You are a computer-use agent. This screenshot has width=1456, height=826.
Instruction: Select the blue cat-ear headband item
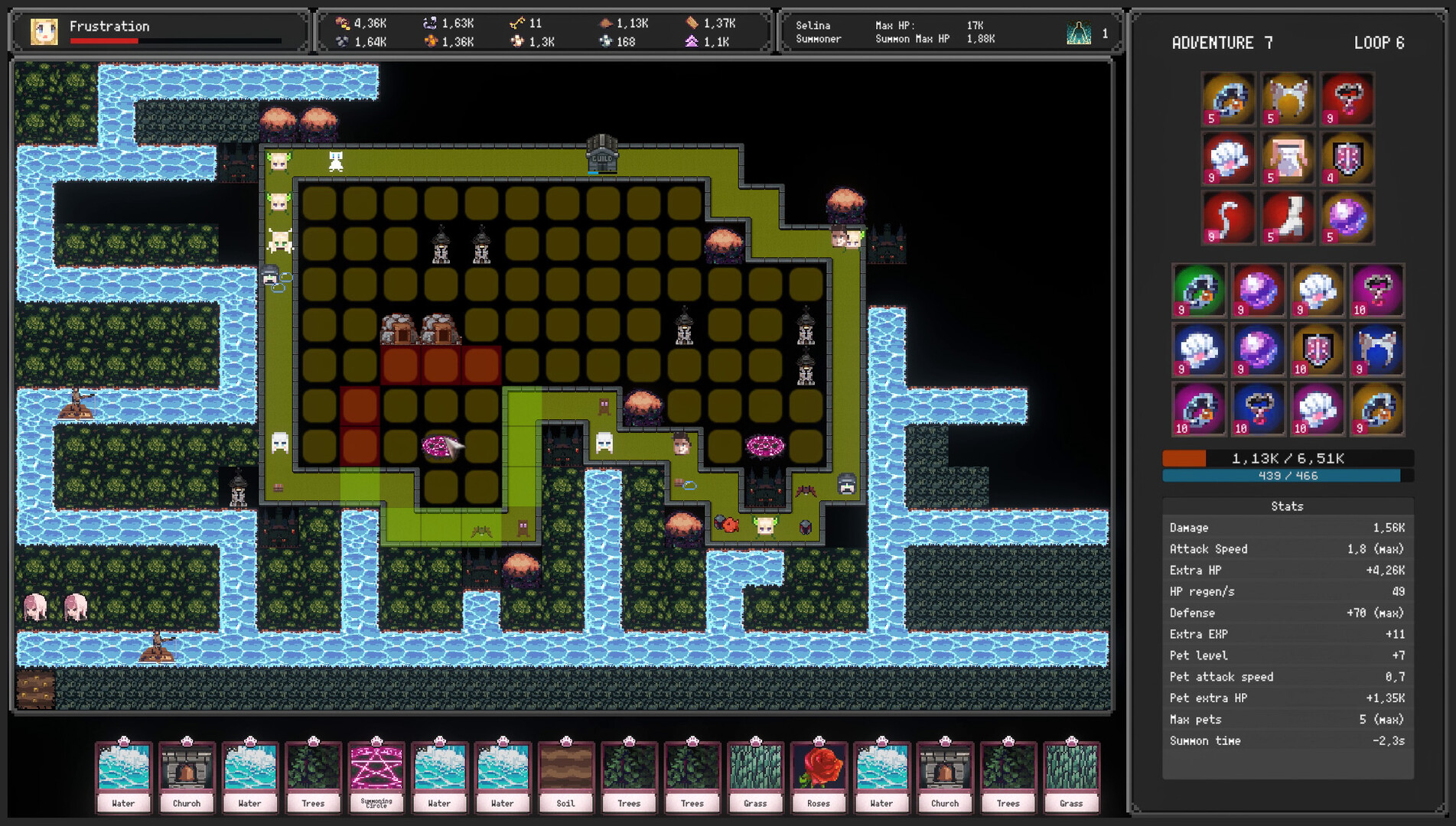point(1376,350)
